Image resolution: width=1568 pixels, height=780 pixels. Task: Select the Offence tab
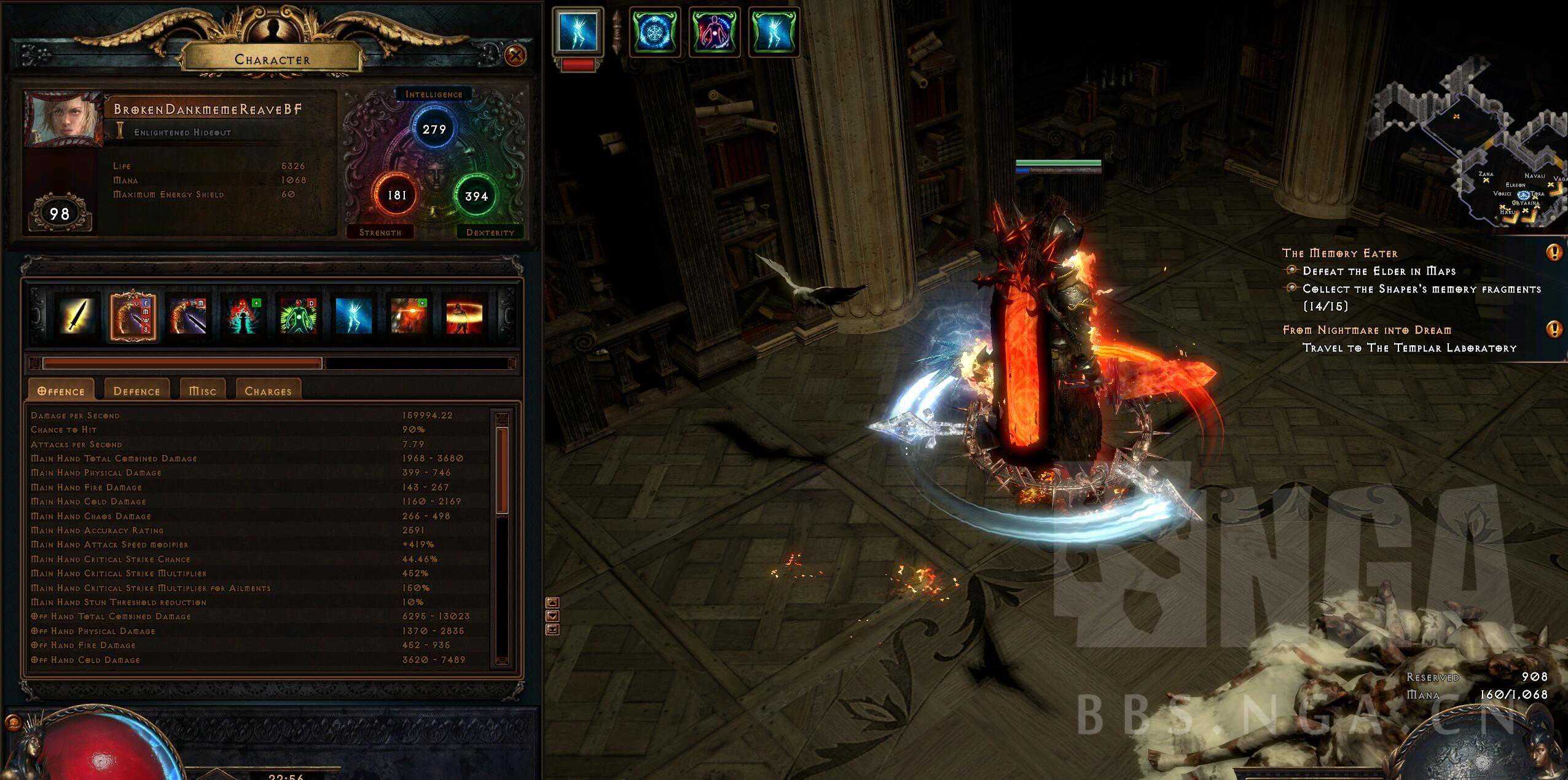pyautogui.click(x=61, y=391)
